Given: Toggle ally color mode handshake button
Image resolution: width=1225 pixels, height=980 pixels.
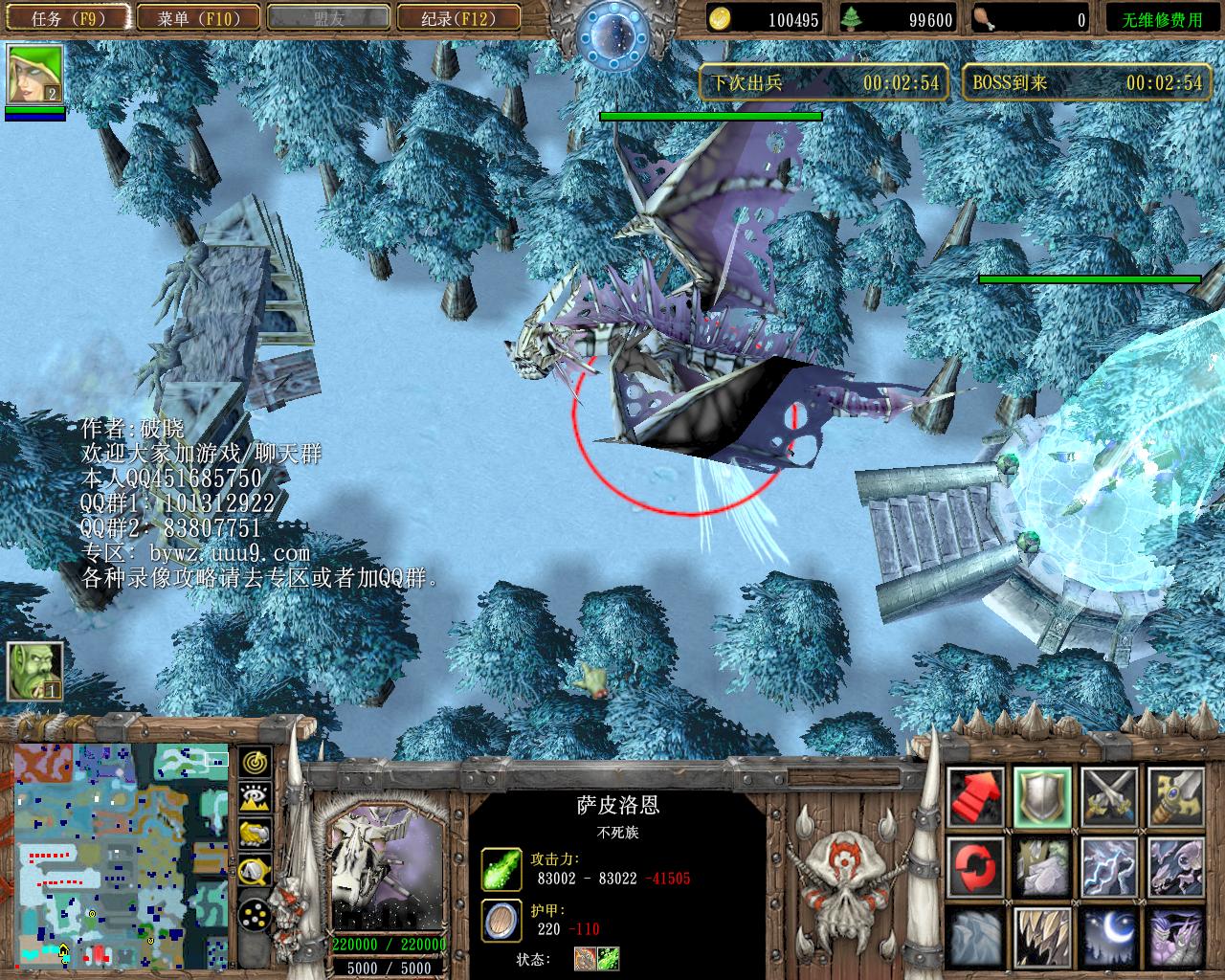Looking at the screenshot, I should [256, 834].
